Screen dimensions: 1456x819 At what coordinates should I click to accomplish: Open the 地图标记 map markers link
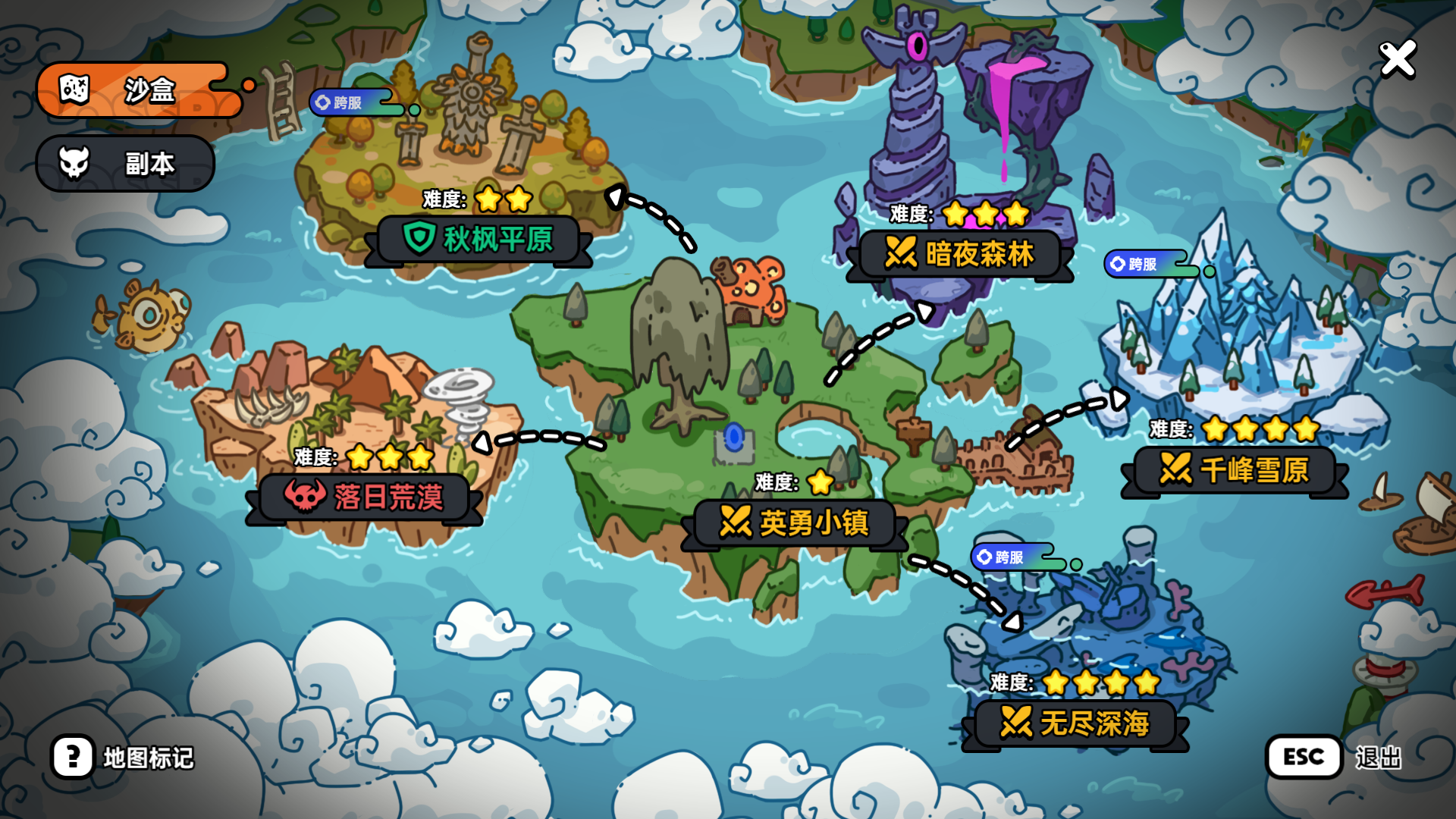148,755
